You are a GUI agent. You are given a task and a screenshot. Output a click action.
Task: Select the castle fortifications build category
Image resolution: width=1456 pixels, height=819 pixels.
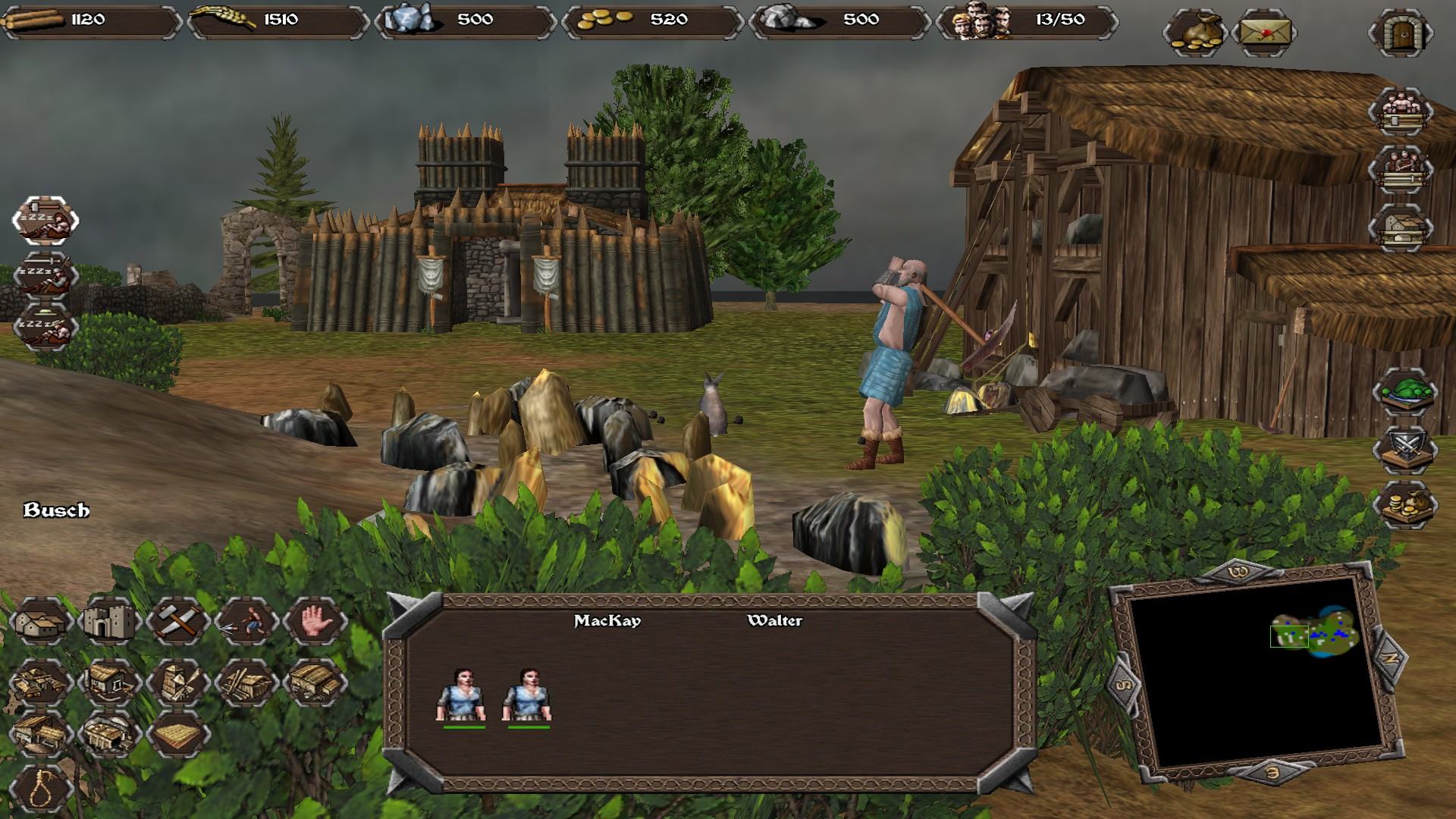[x=111, y=622]
